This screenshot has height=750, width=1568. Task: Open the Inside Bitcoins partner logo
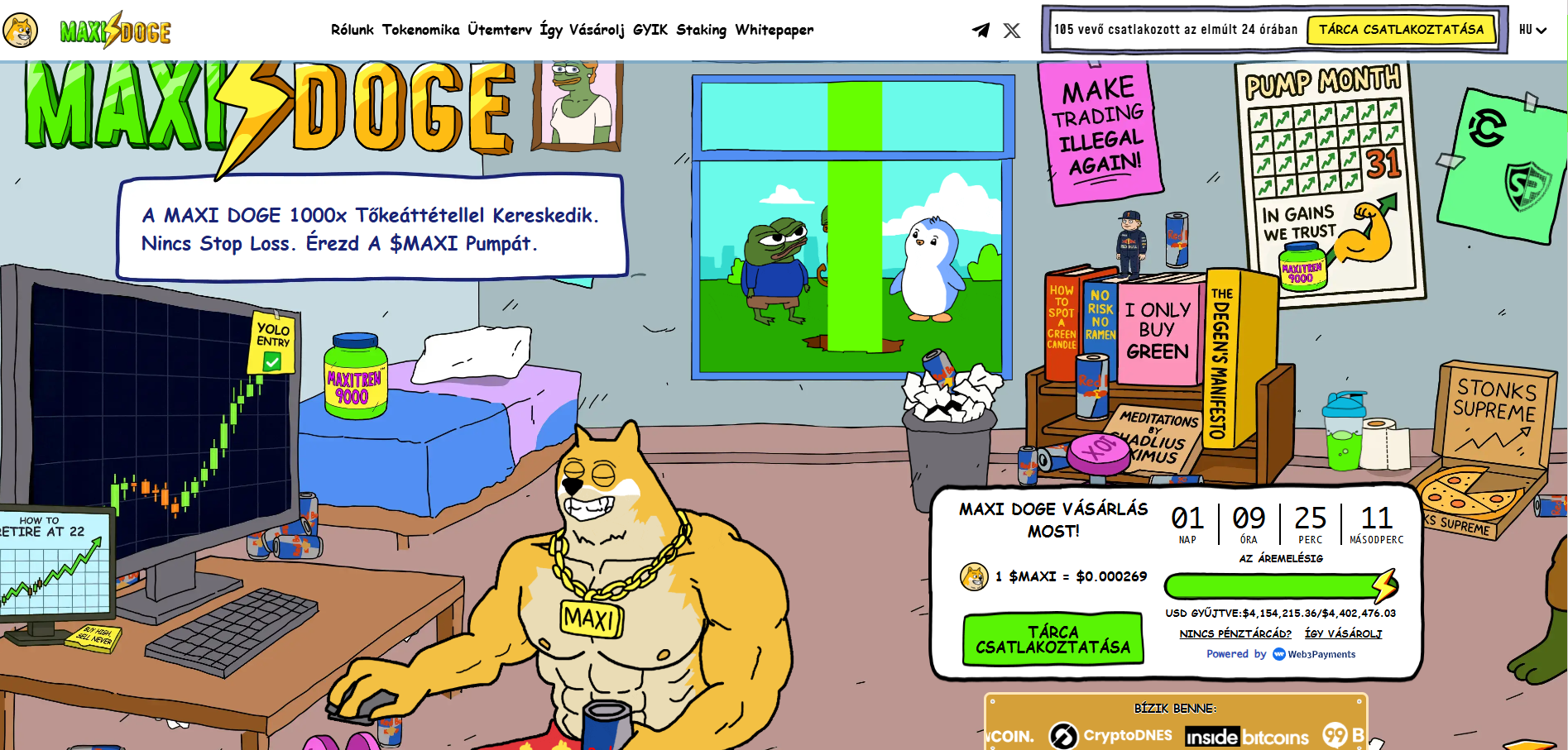(1247, 737)
